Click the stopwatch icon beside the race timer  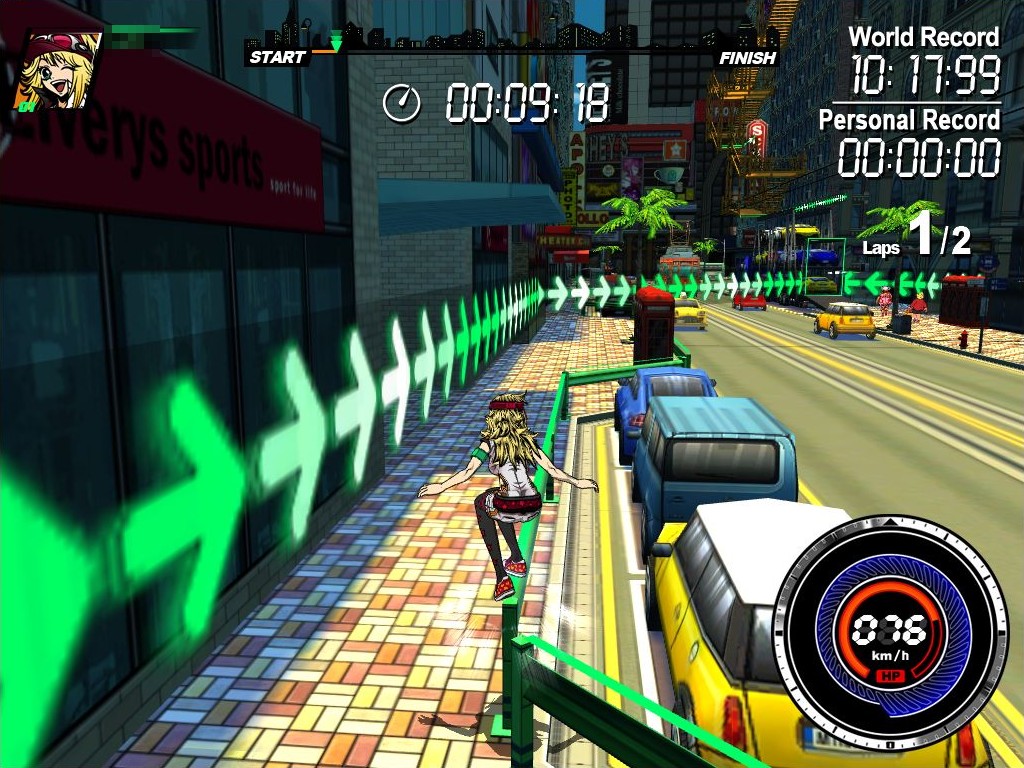coord(402,103)
